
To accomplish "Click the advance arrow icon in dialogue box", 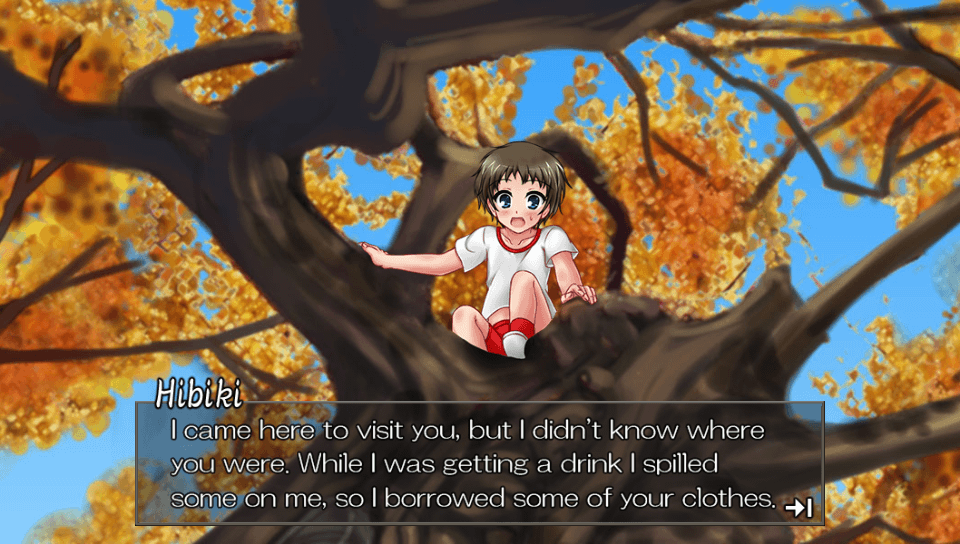I will 798,508.
